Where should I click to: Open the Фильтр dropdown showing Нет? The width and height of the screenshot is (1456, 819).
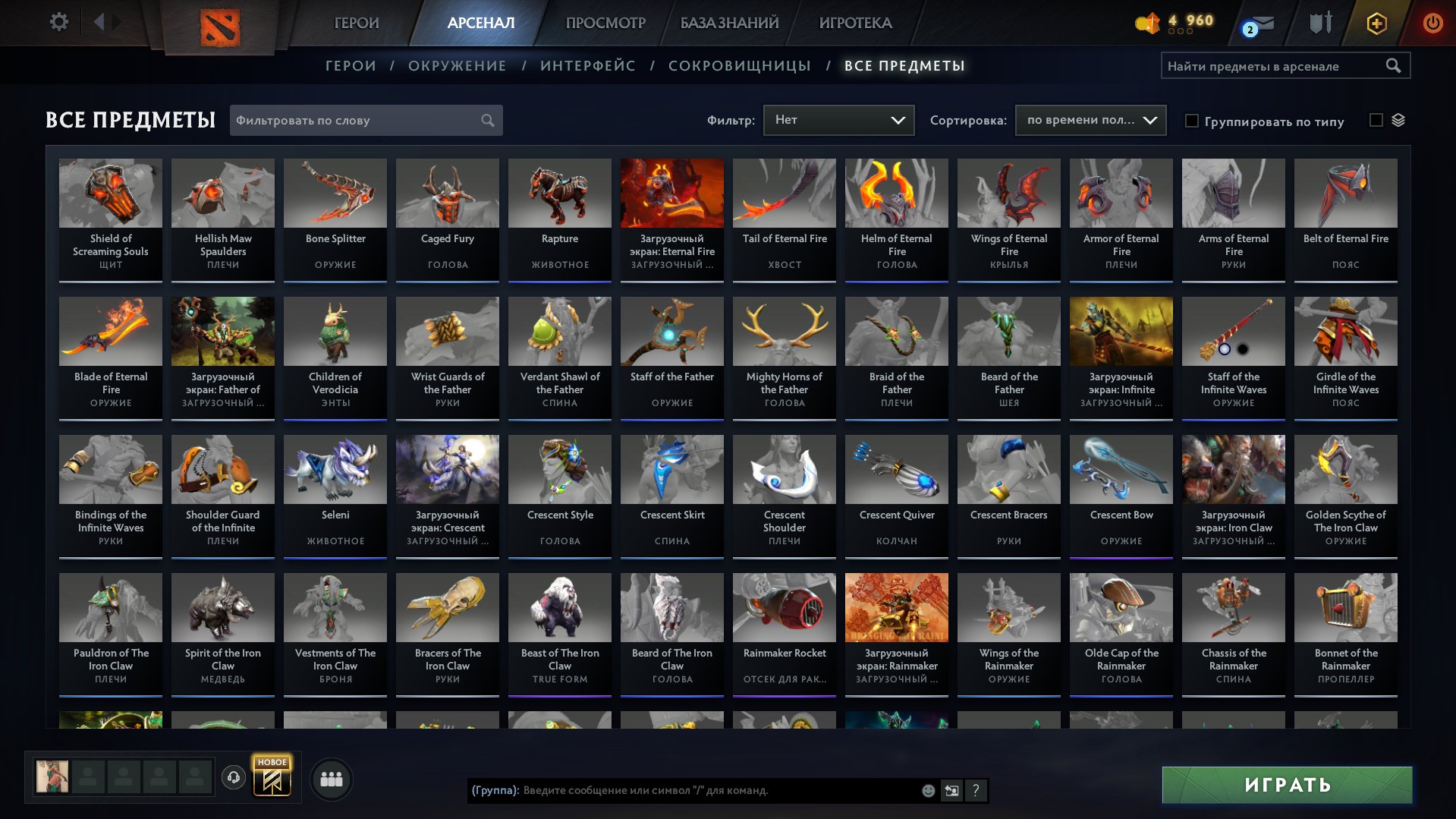pyautogui.click(x=838, y=119)
